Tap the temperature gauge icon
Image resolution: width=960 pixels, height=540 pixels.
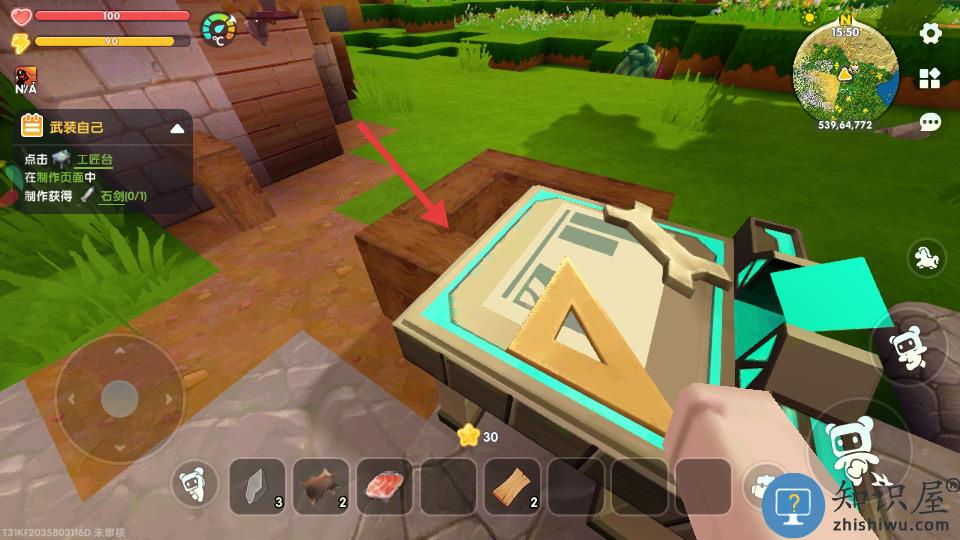219,29
